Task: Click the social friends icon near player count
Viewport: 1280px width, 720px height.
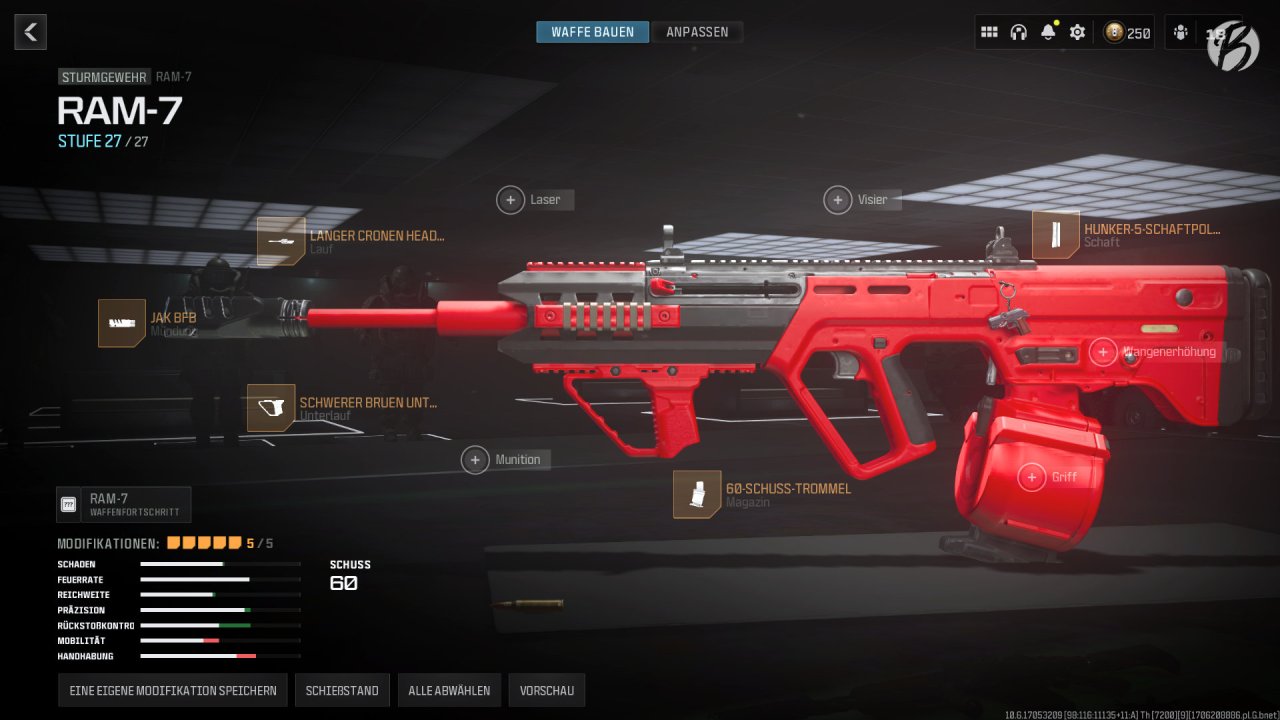Action: click(x=1180, y=31)
